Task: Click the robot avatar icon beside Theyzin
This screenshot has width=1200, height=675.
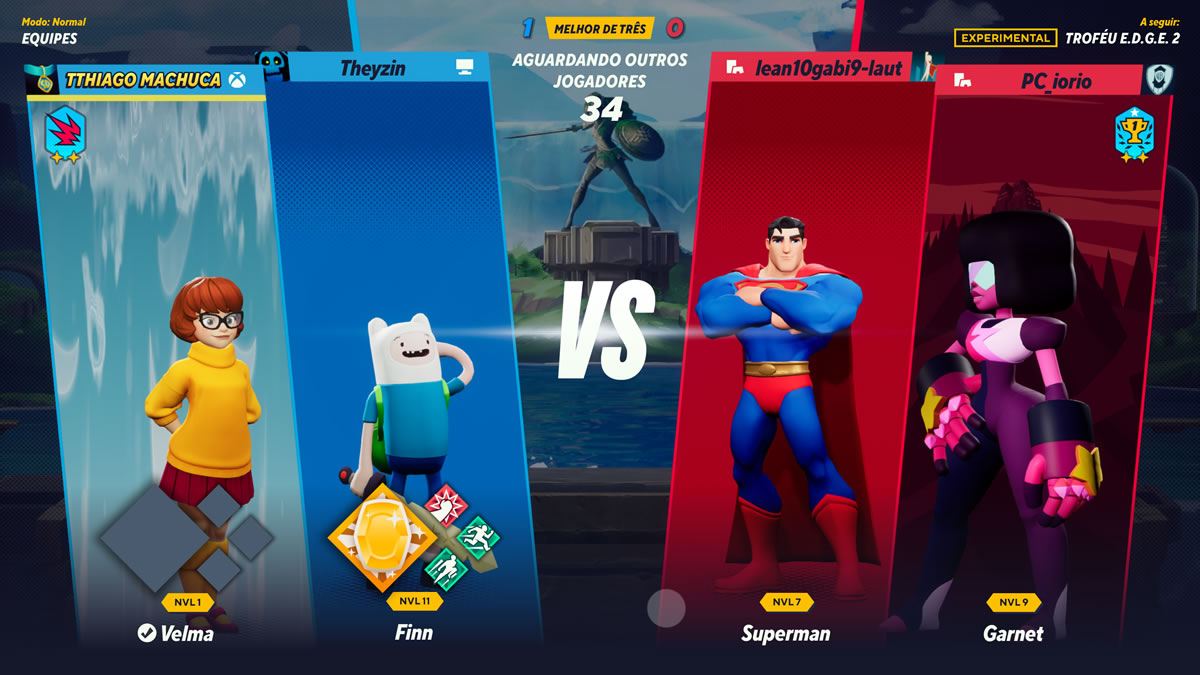Action: click(272, 66)
